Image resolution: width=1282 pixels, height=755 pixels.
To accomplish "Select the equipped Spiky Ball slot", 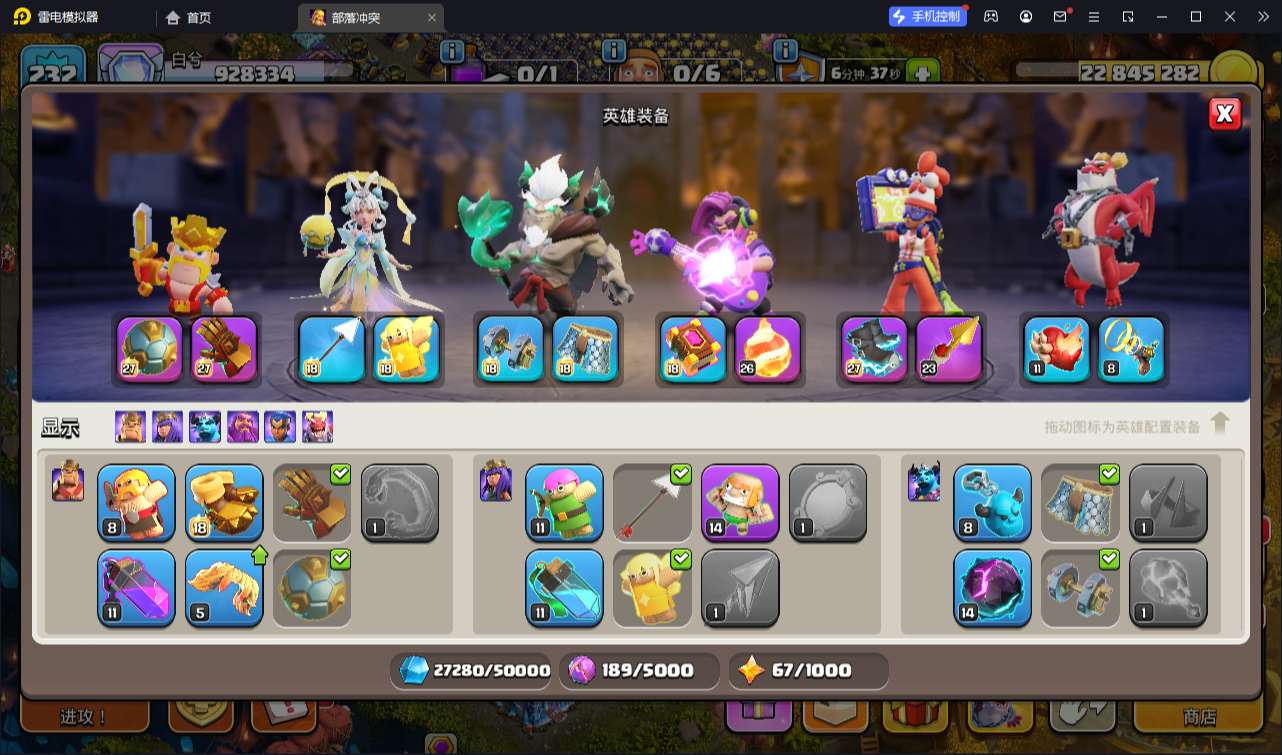I will [x=150, y=349].
